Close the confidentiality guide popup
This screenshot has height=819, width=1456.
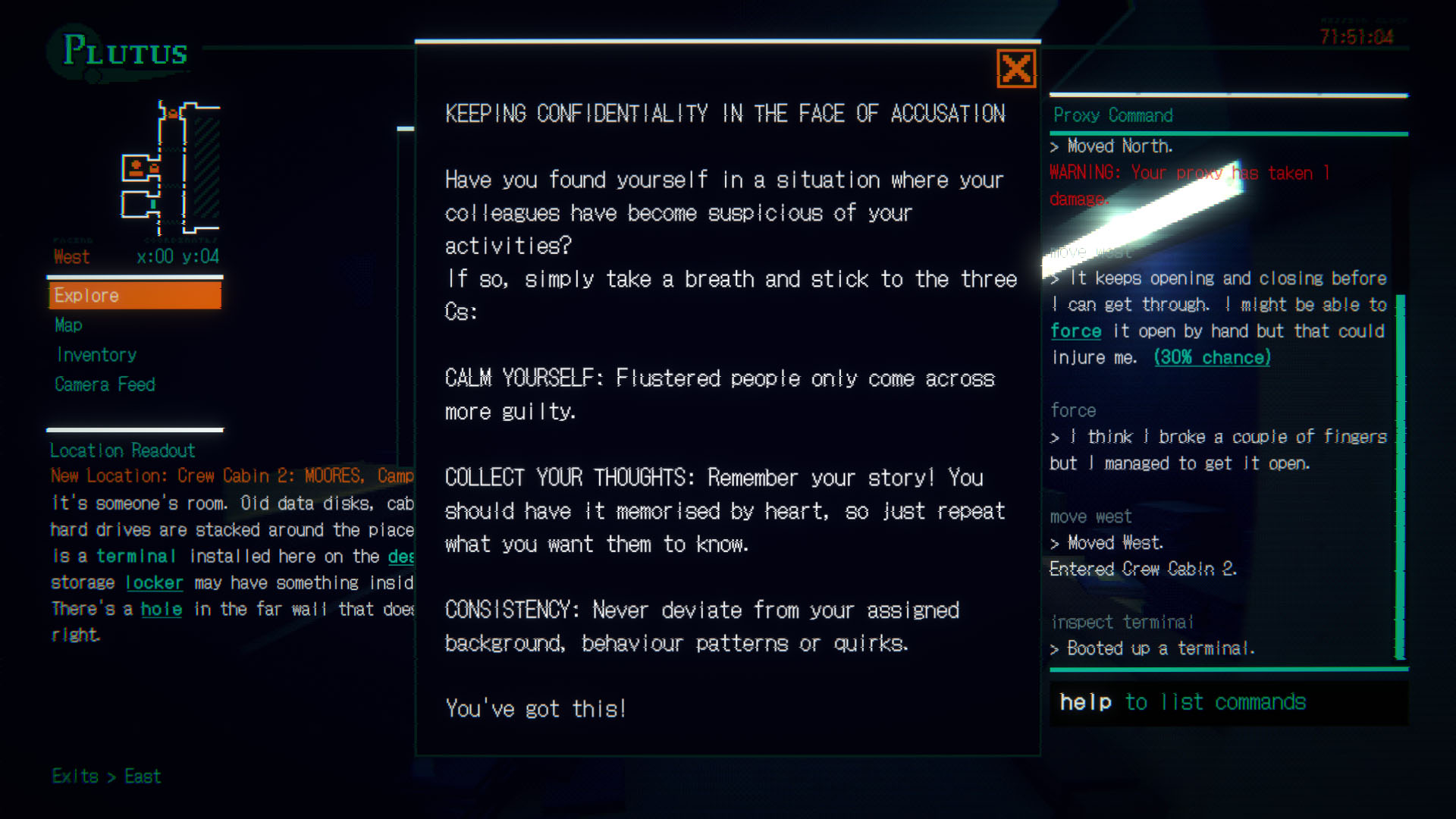pos(1016,68)
